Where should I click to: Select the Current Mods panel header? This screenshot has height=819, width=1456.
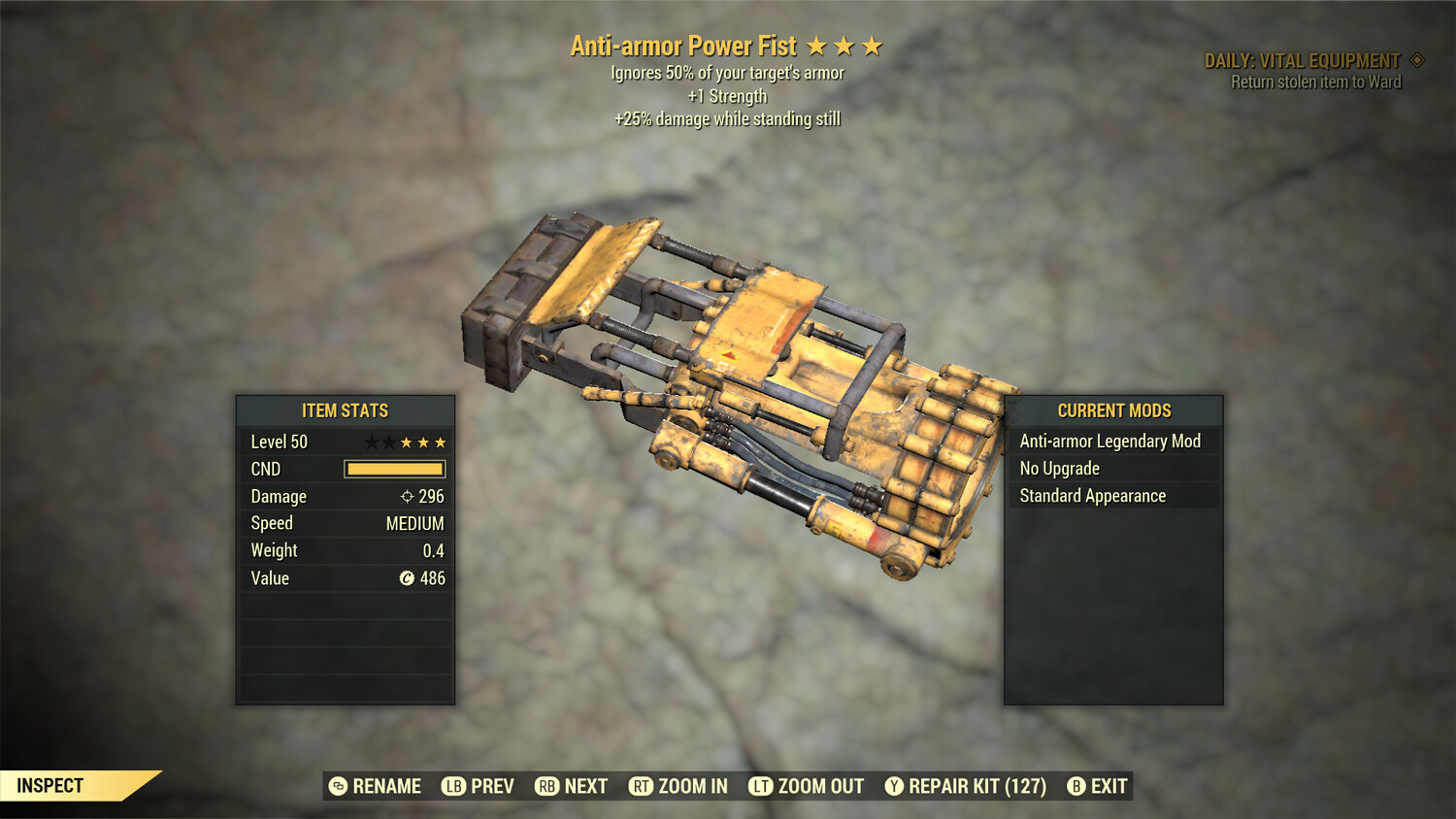(x=1112, y=410)
